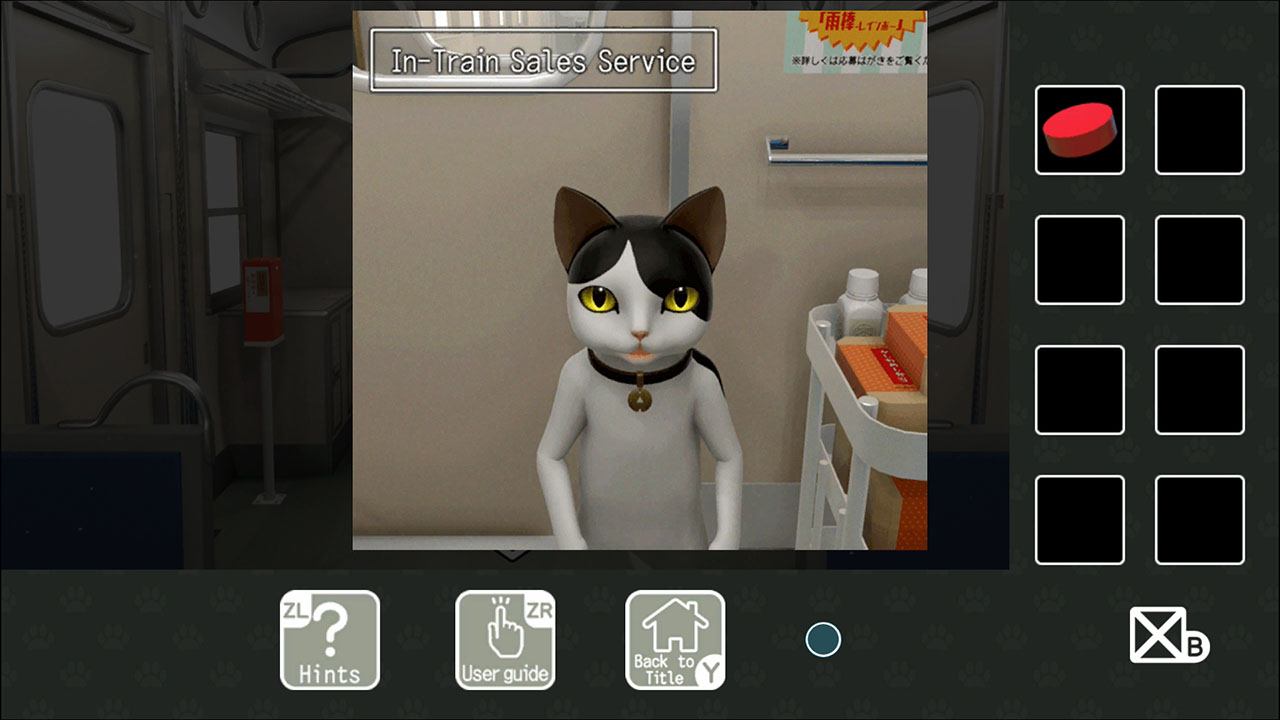Click the first empty inventory slot

click(1199, 130)
